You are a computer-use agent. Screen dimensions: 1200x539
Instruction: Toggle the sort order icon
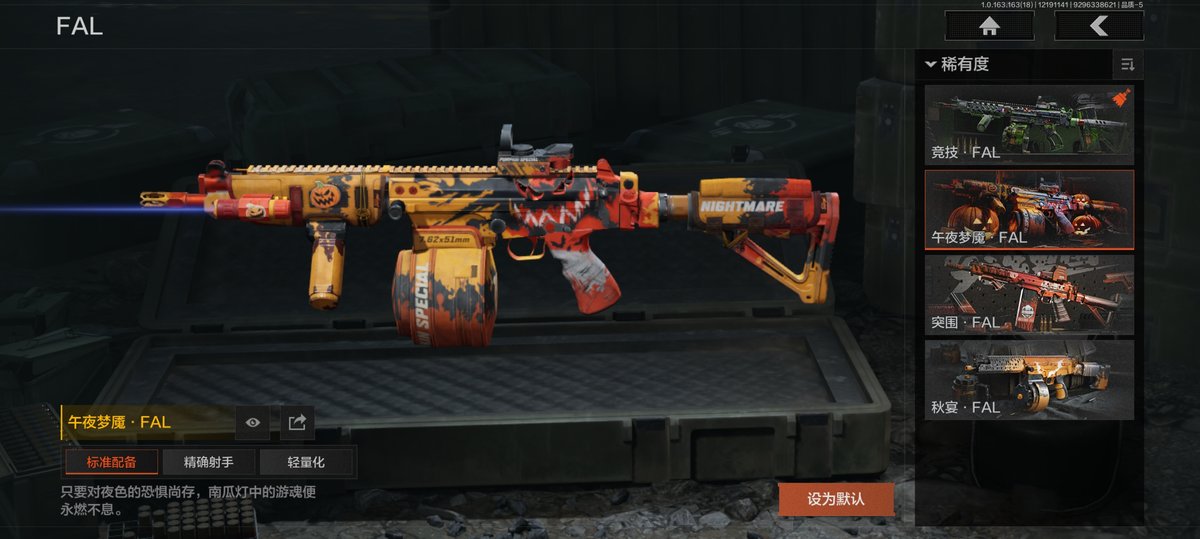[1128, 65]
